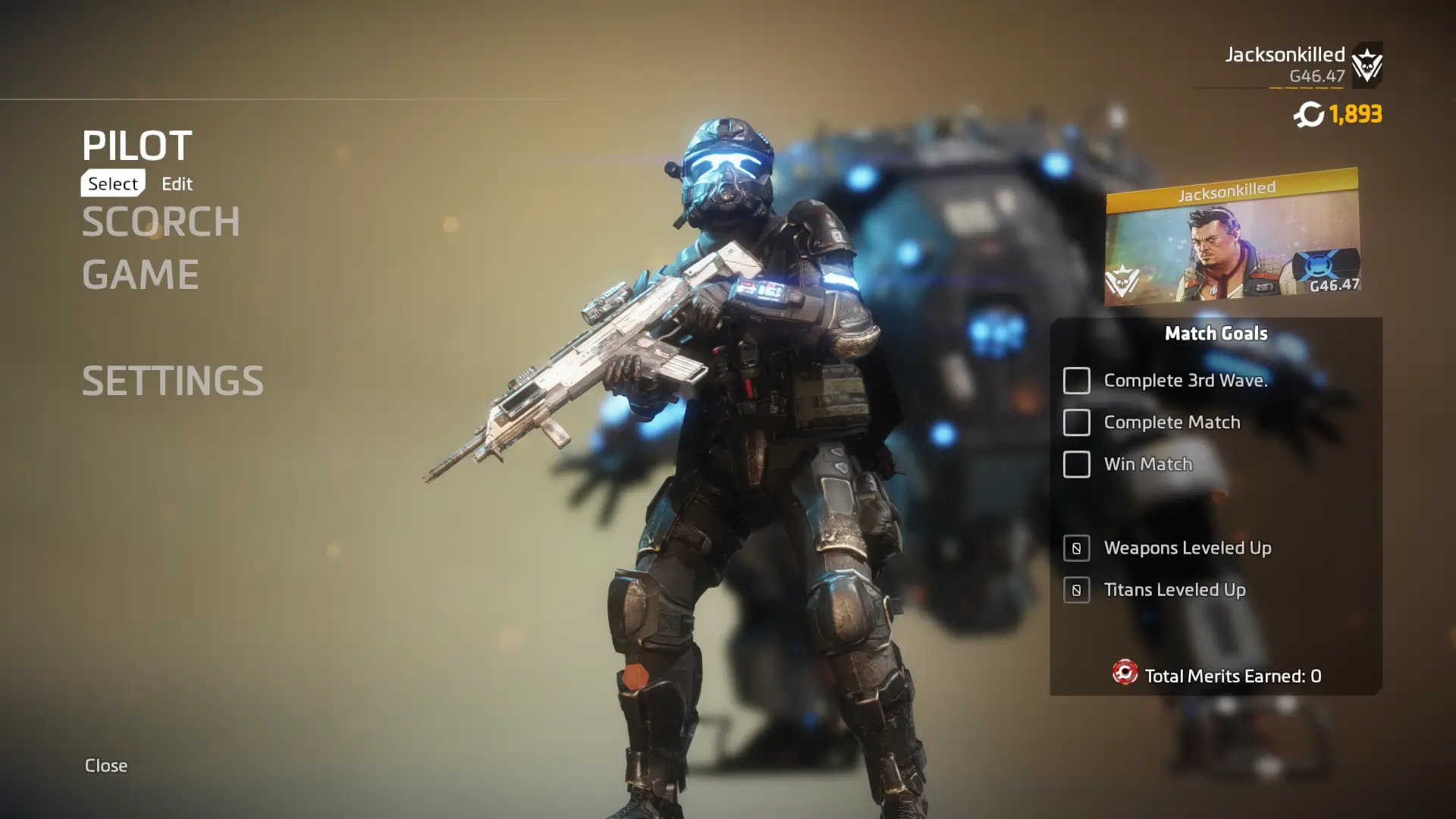Open the SETTINGS menu
This screenshot has height=819, width=1456.
pos(173,381)
